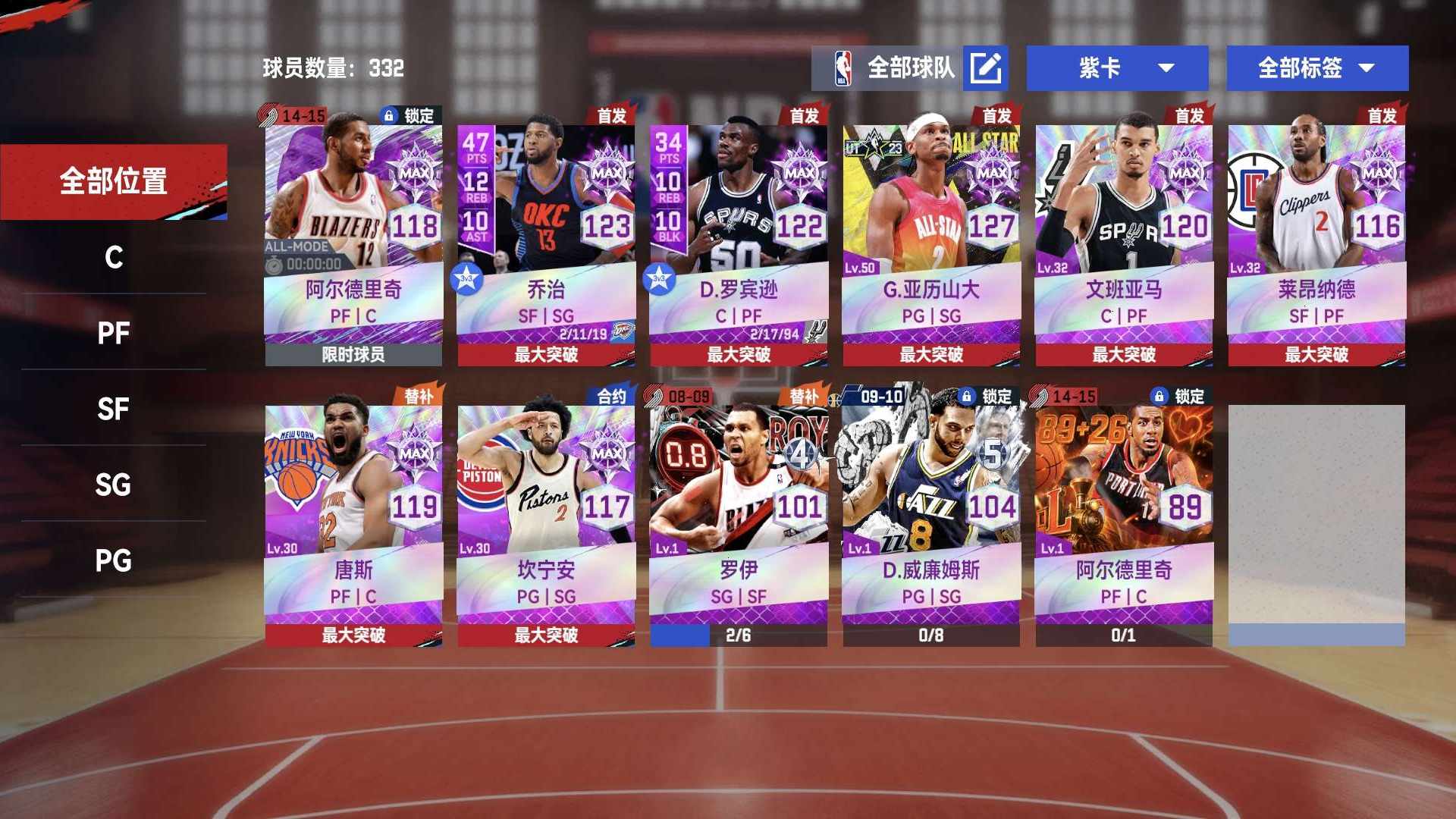Choose the SG position tab
The height and width of the screenshot is (819, 1456).
pyautogui.click(x=114, y=485)
